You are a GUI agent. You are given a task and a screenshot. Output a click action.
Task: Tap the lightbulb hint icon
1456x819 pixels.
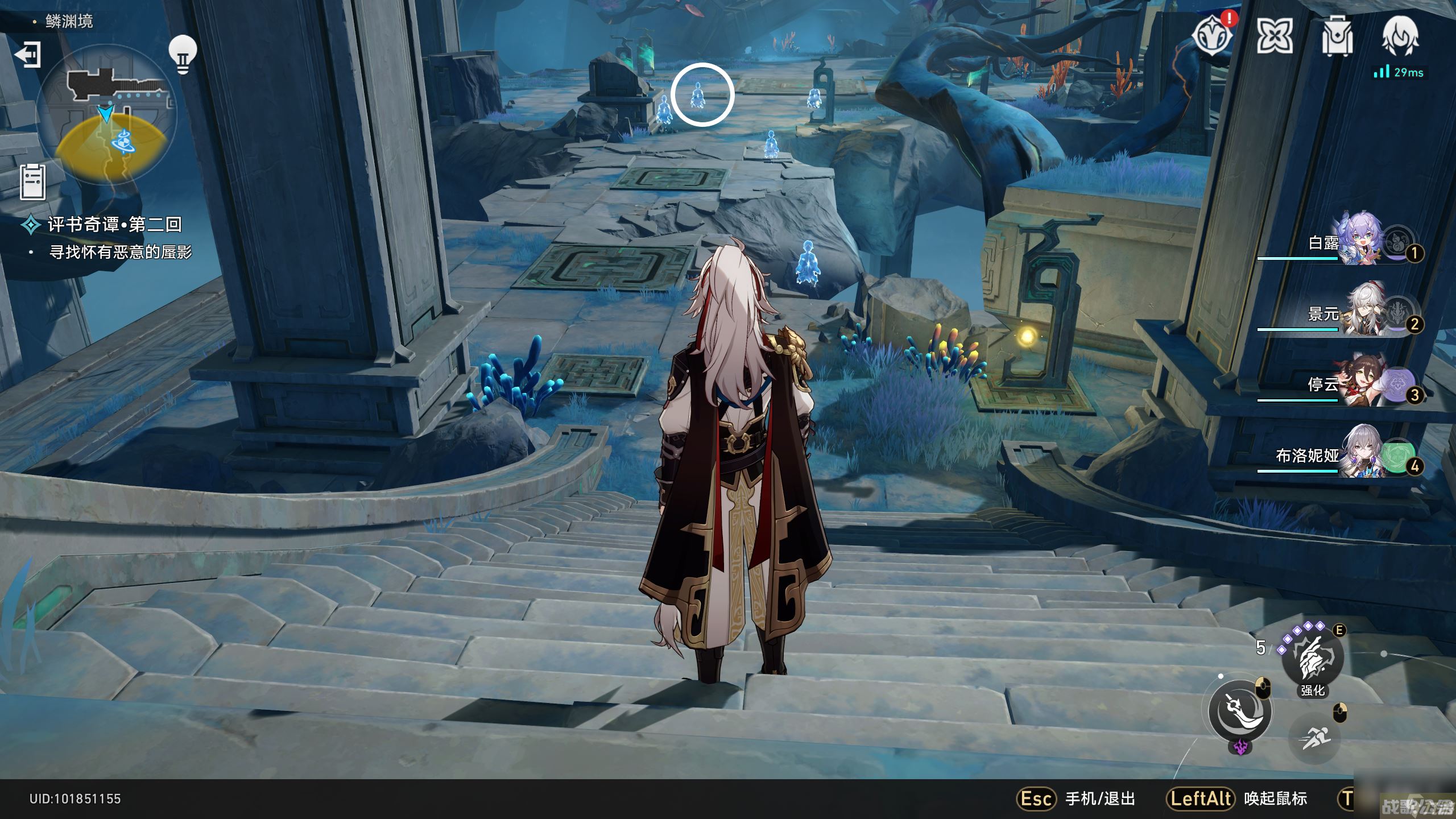point(182,54)
